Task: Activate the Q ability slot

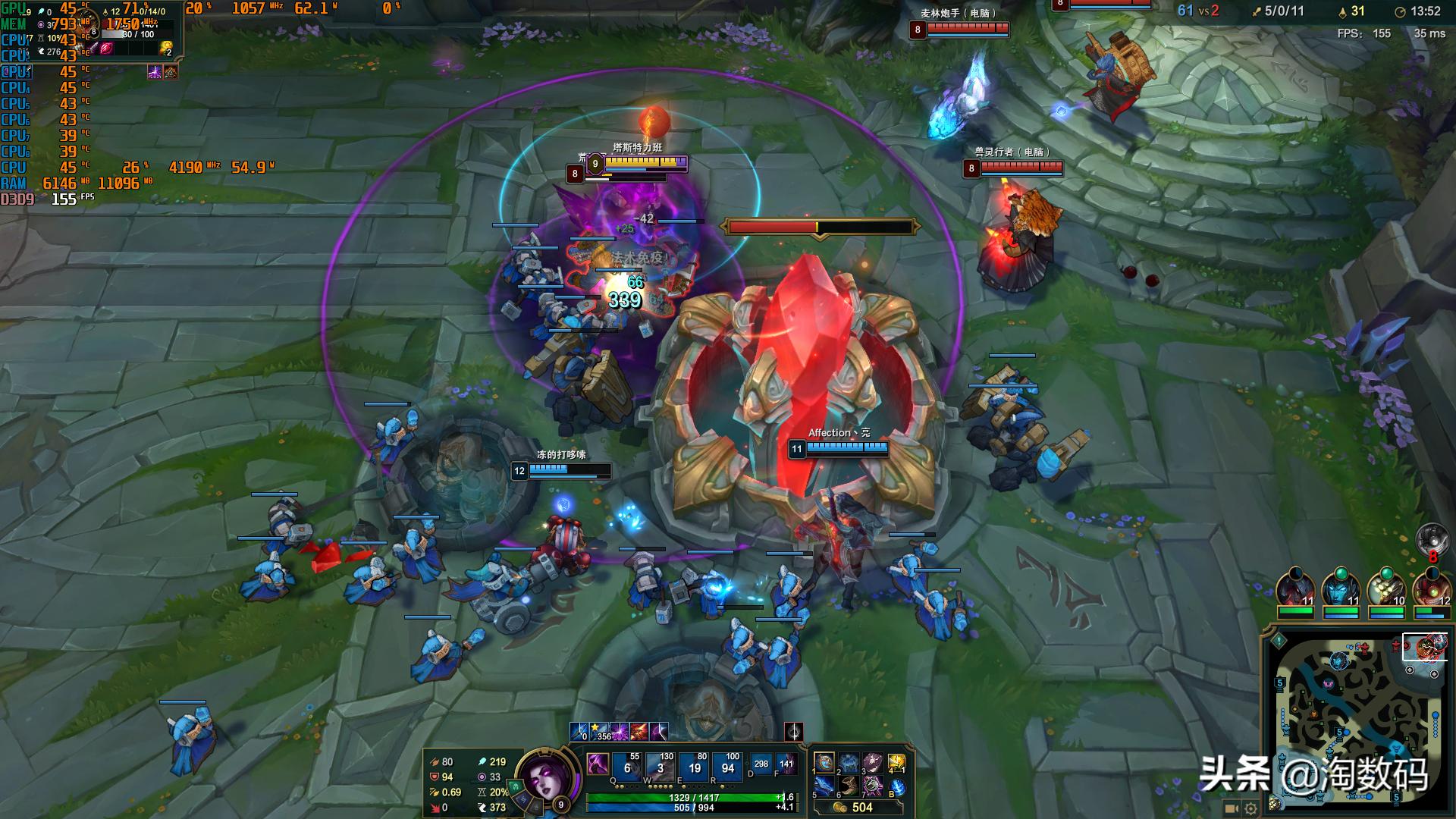Action: coord(626,767)
